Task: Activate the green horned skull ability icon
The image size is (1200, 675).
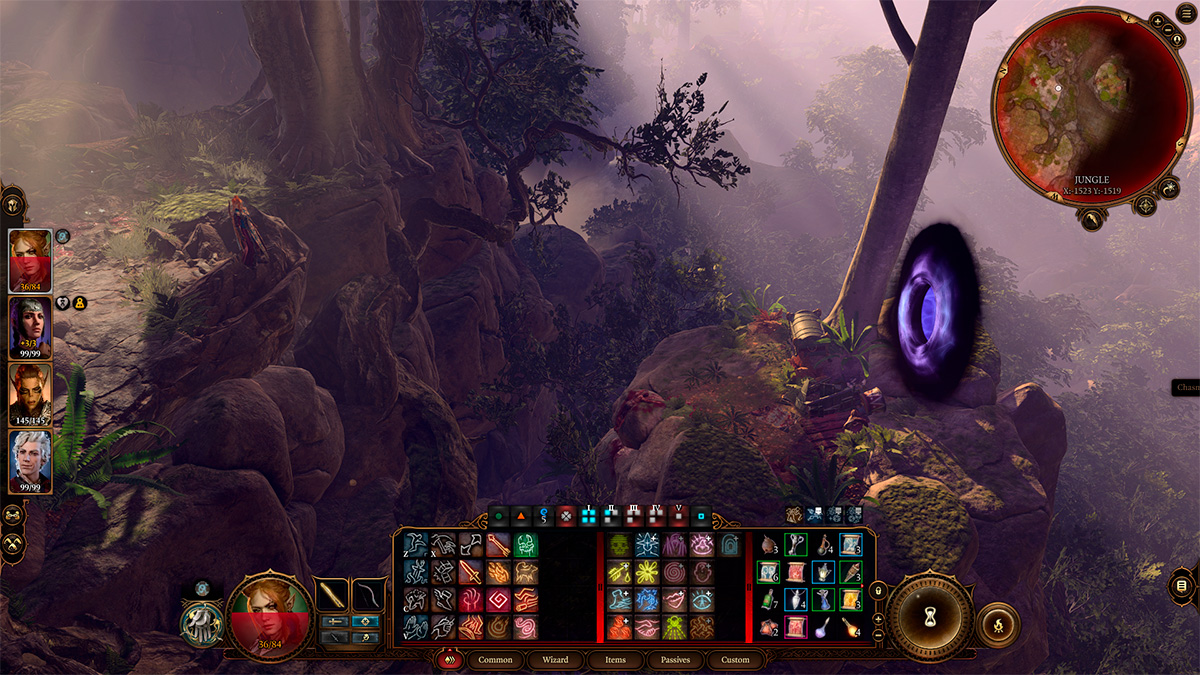Action: 526,545
